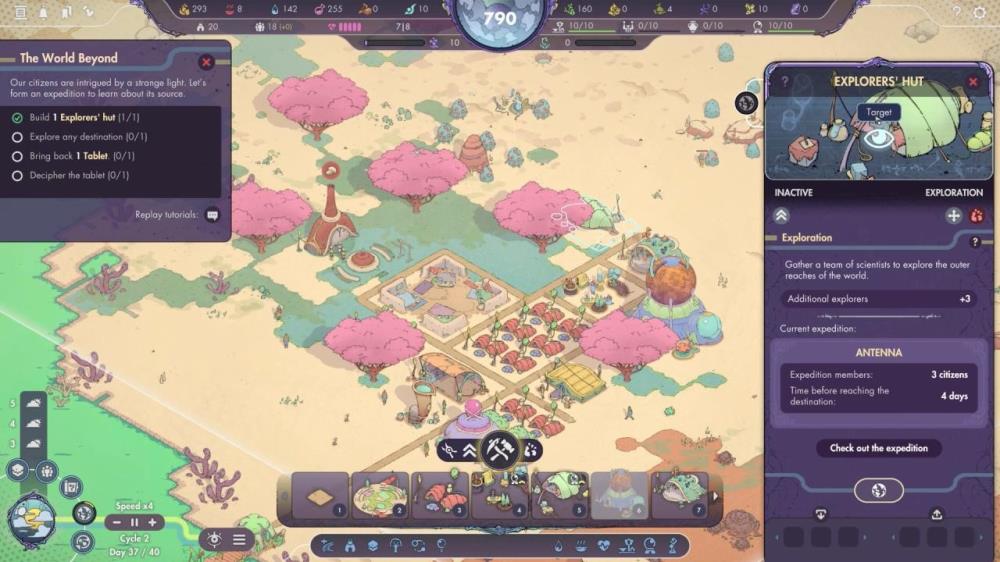Open the settings gear icon
Viewport: 1000px width, 562px height.
coord(977,12)
